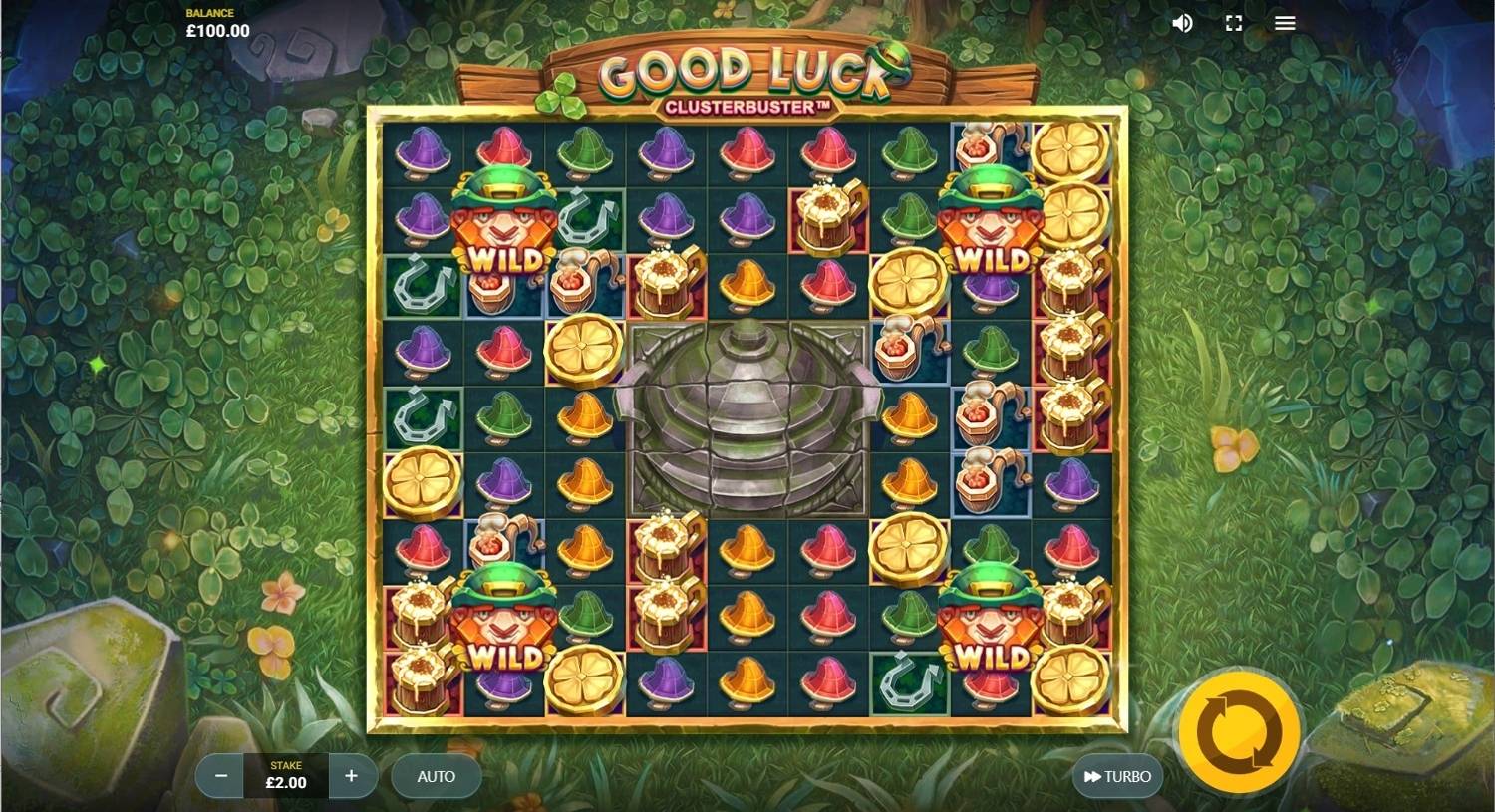Click the horseshoe symbol on the grid

point(423,289)
